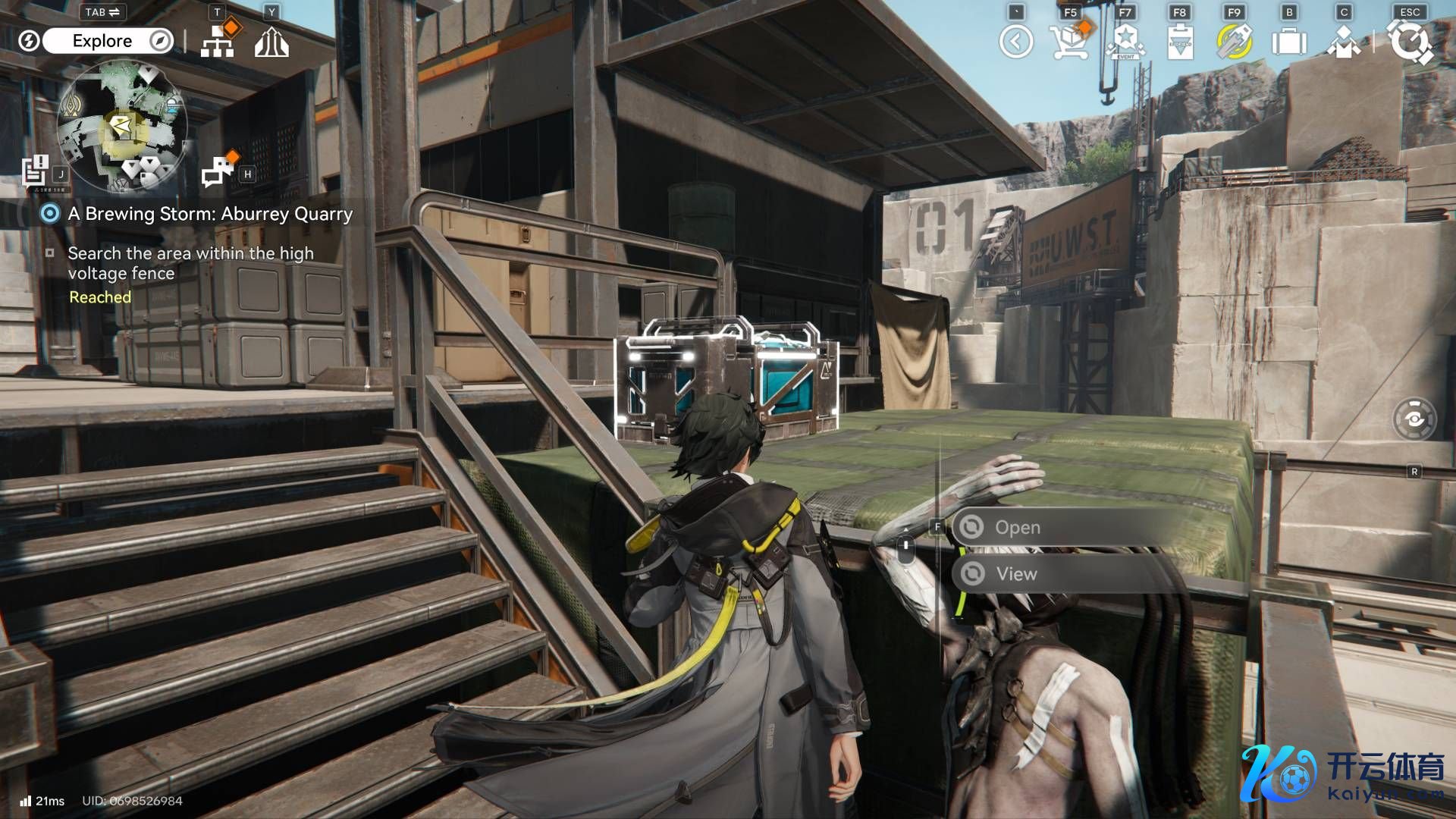Open the yellow-ringed icon in the top bar
Screen dimensions: 1456x819
(1234, 42)
